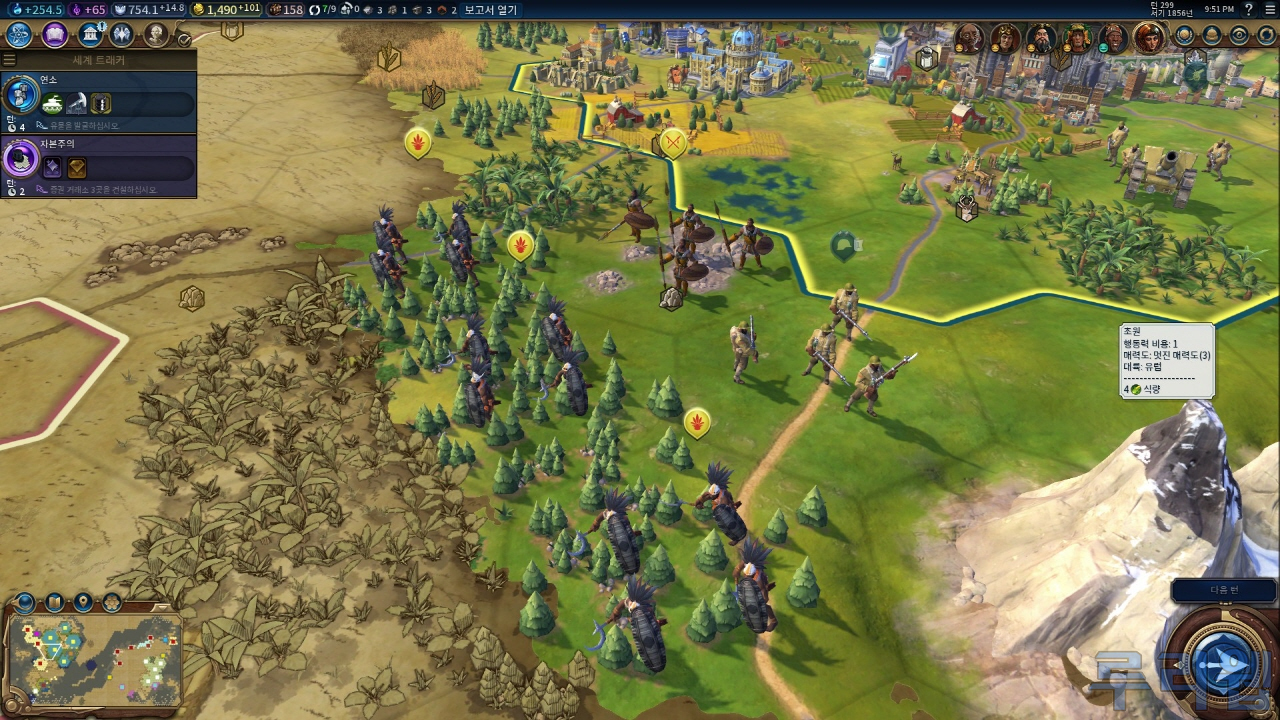Toggle the 세계 트래커 hamburger menu
The height and width of the screenshot is (720, 1280).
tap(9, 60)
